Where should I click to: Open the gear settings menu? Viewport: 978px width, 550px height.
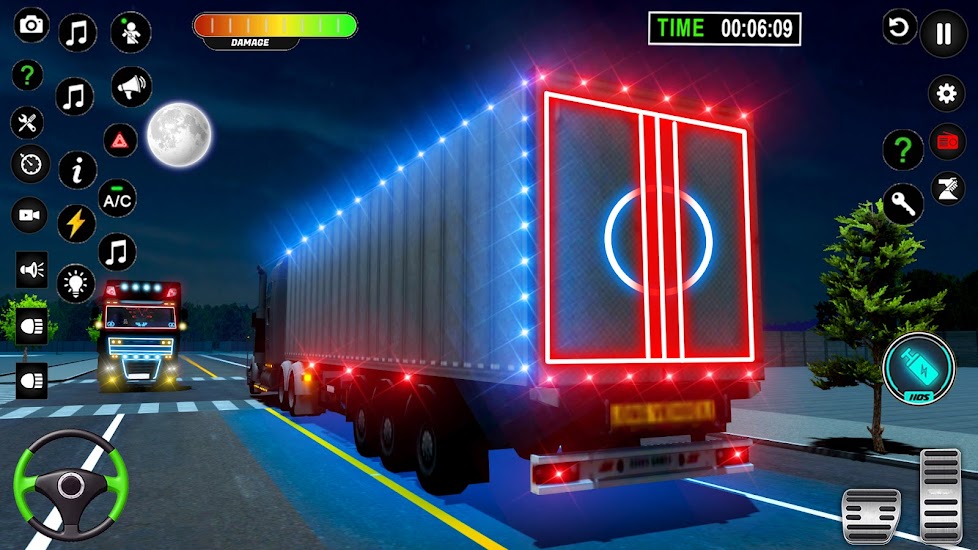946,94
